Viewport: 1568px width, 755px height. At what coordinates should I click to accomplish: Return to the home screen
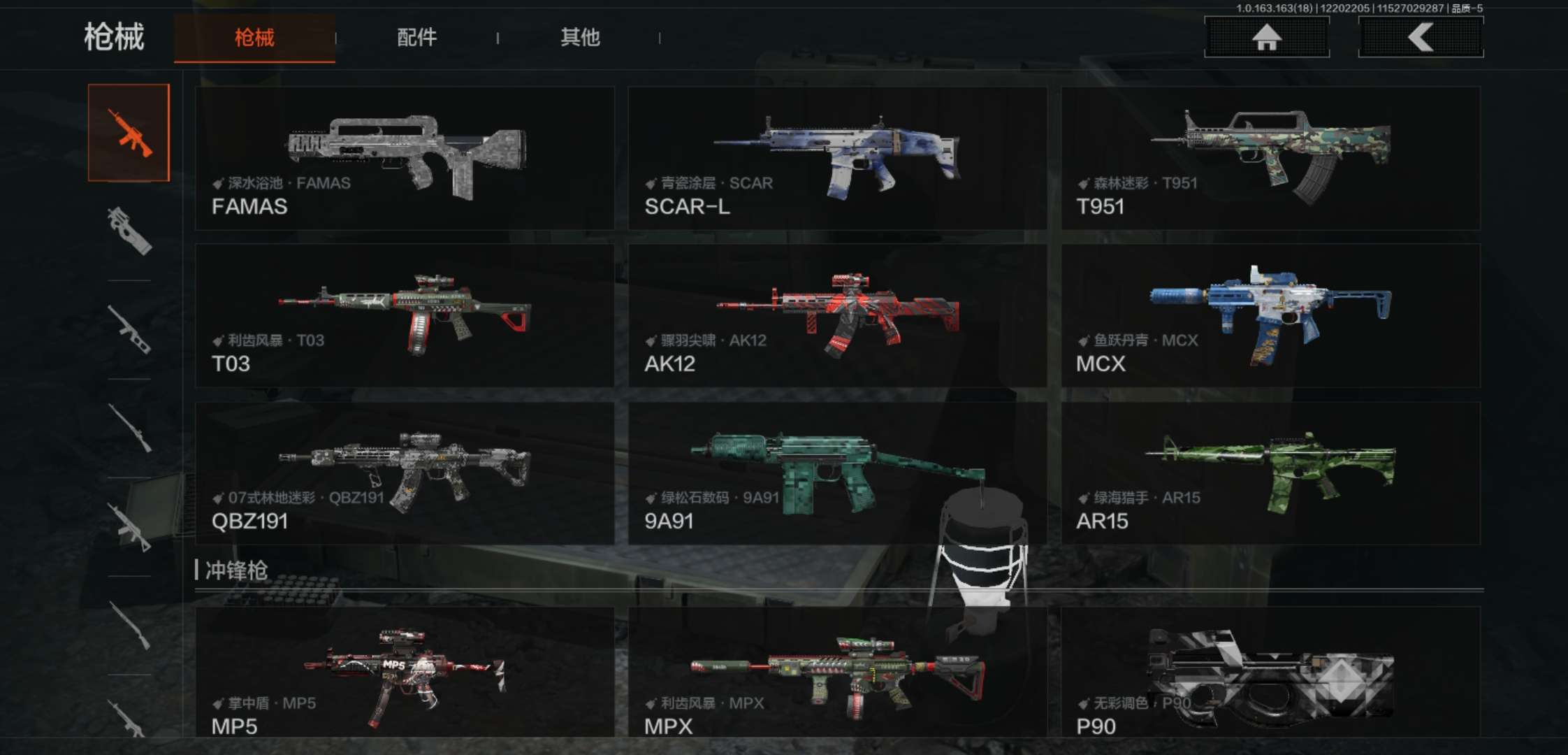pyautogui.click(x=1266, y=37)
